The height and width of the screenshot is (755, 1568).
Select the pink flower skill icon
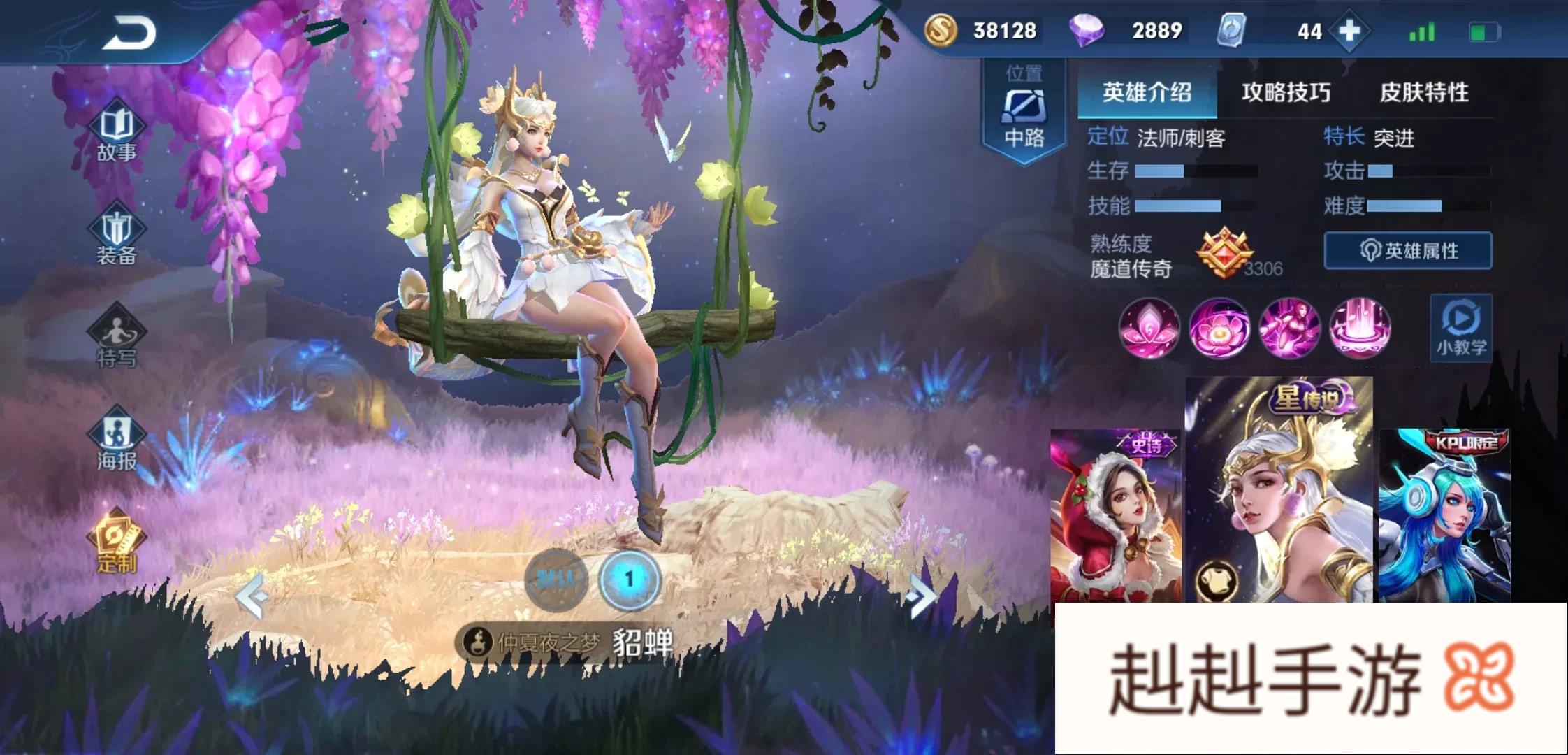coord(1219,328)
